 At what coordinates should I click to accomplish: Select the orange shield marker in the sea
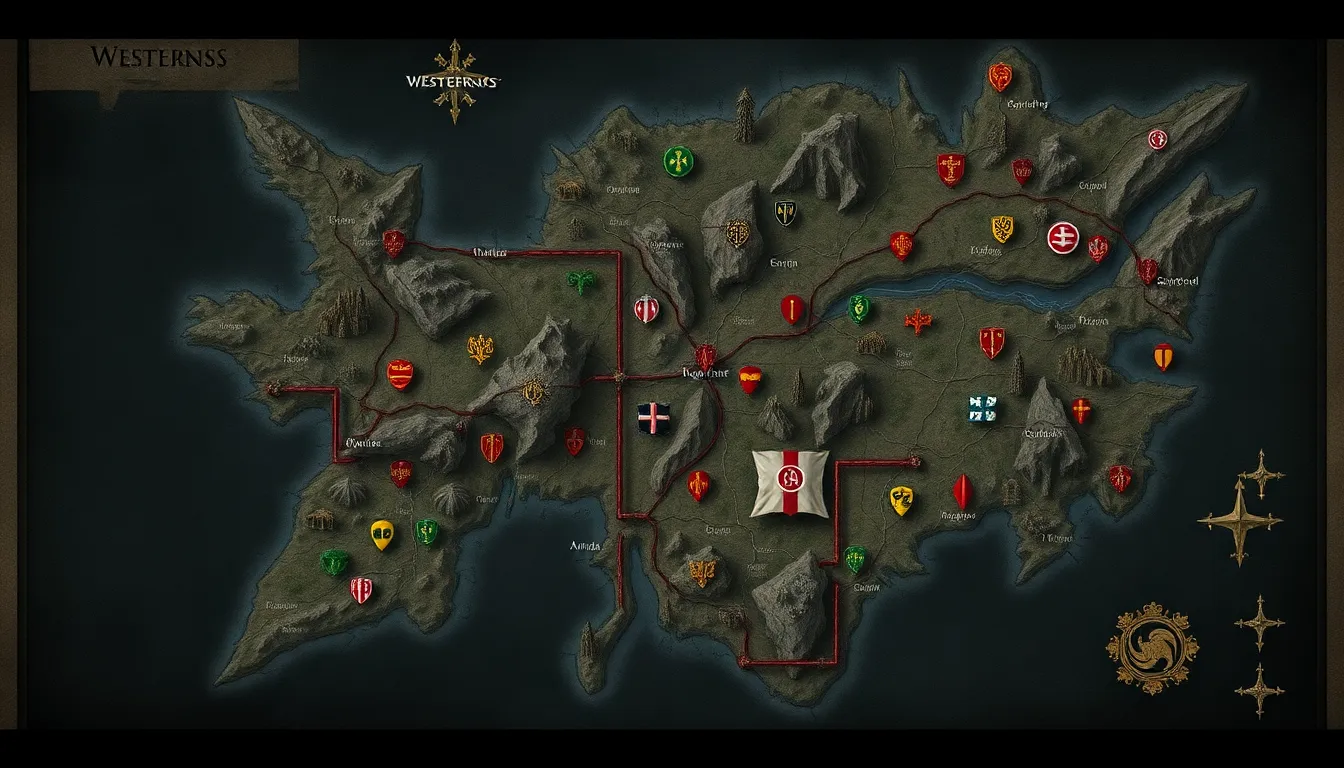click(x=1162, y=356)
